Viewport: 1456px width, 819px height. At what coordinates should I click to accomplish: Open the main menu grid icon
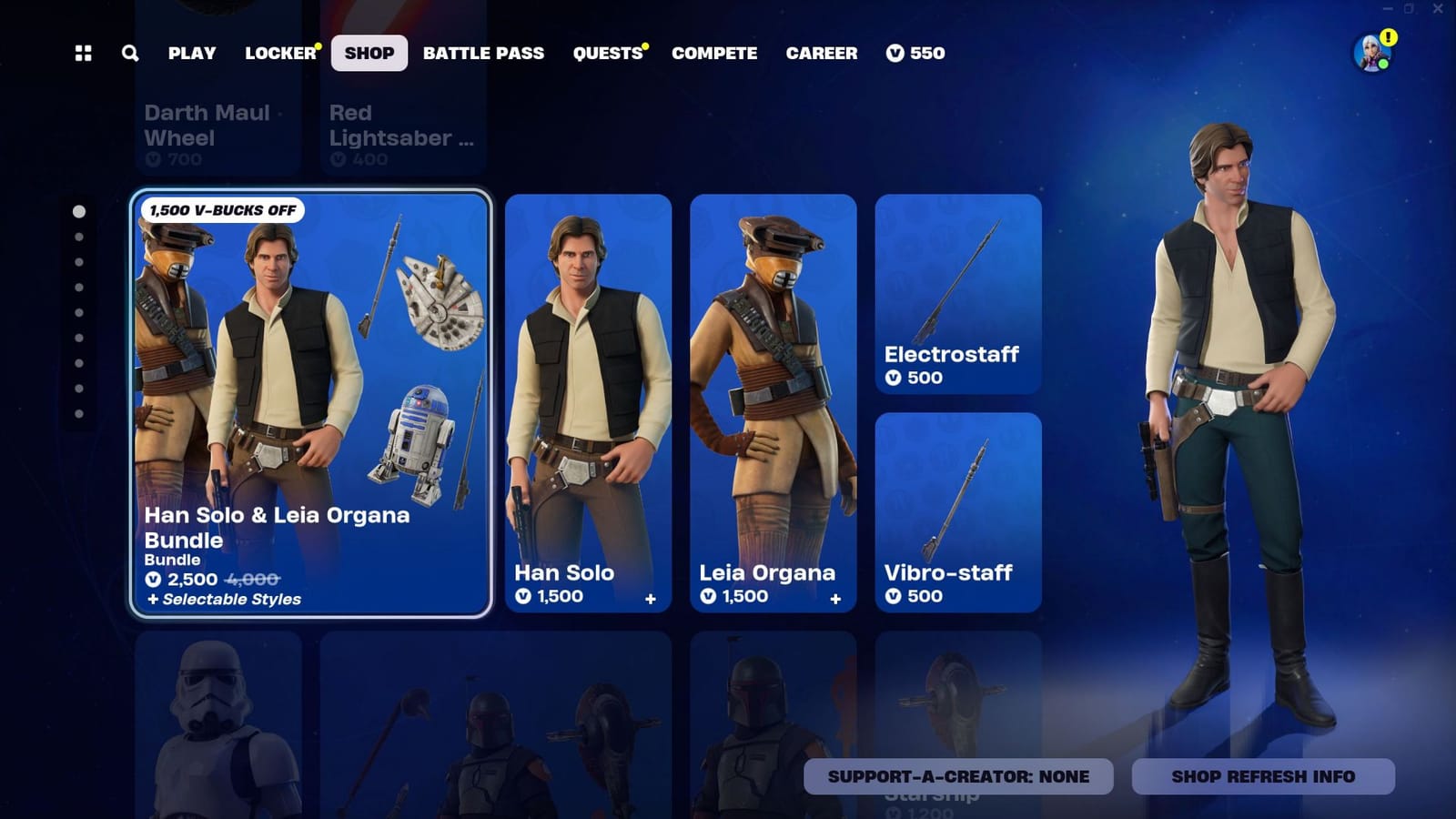click(83, 54)
